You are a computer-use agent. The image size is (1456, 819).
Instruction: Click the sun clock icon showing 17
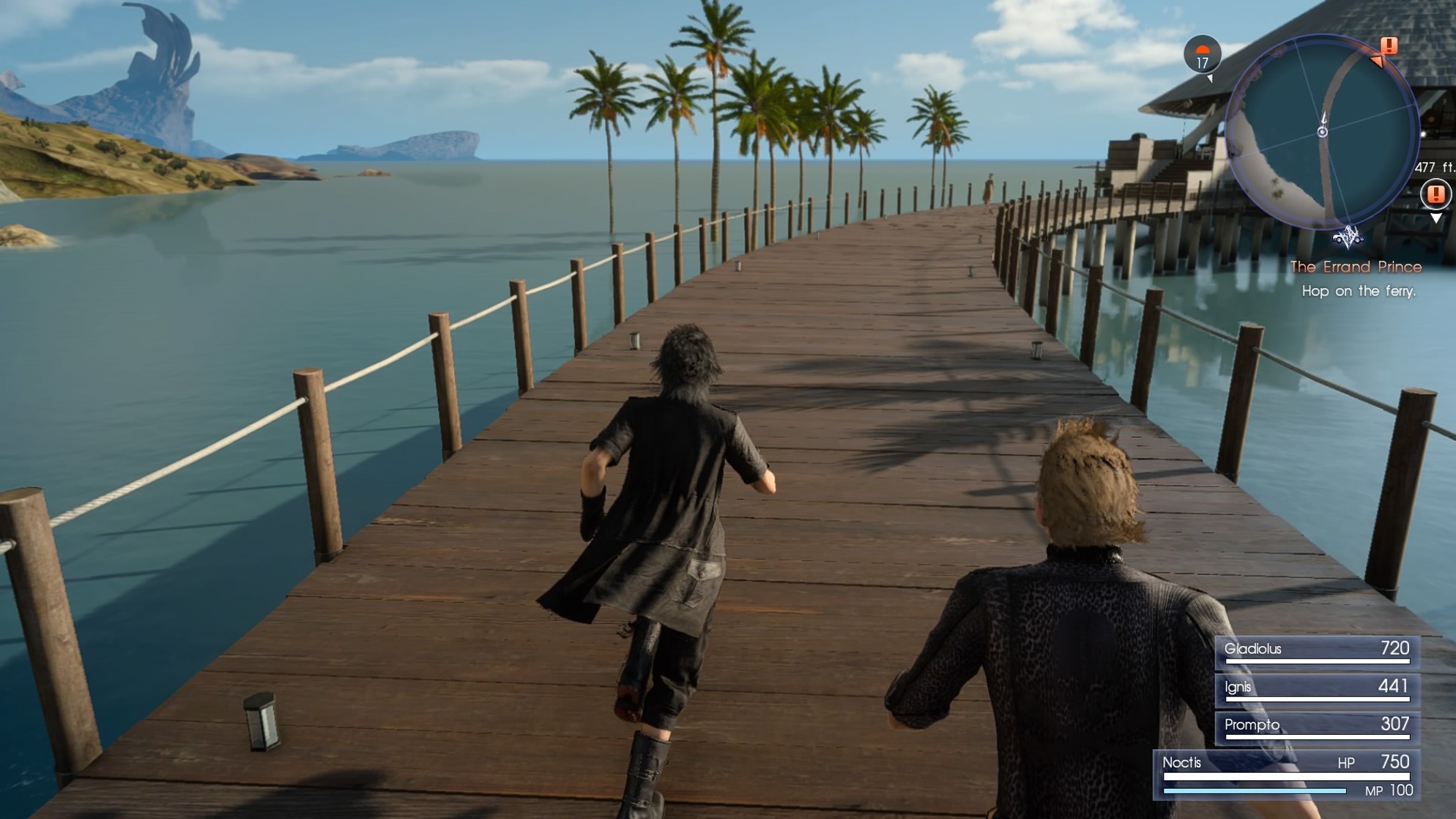coord(1202,54)
